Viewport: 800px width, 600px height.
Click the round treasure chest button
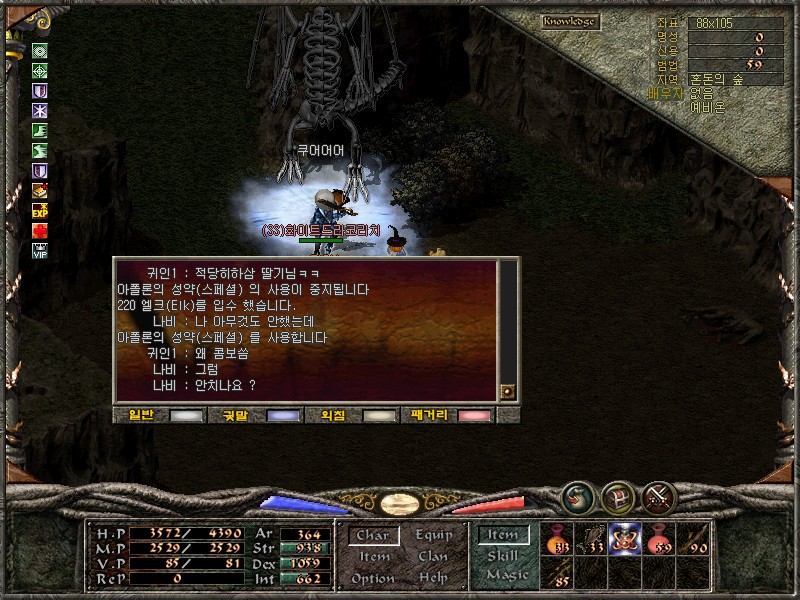pos(618,495)
